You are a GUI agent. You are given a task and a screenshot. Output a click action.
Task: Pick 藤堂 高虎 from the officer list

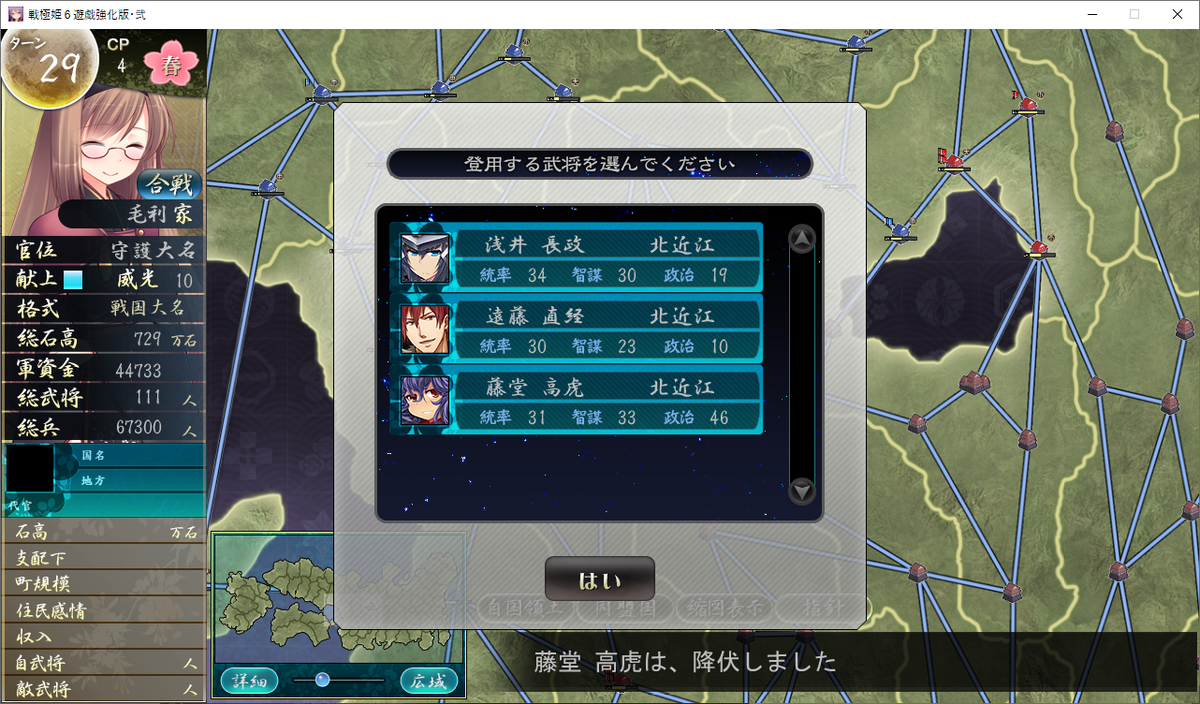577,400
